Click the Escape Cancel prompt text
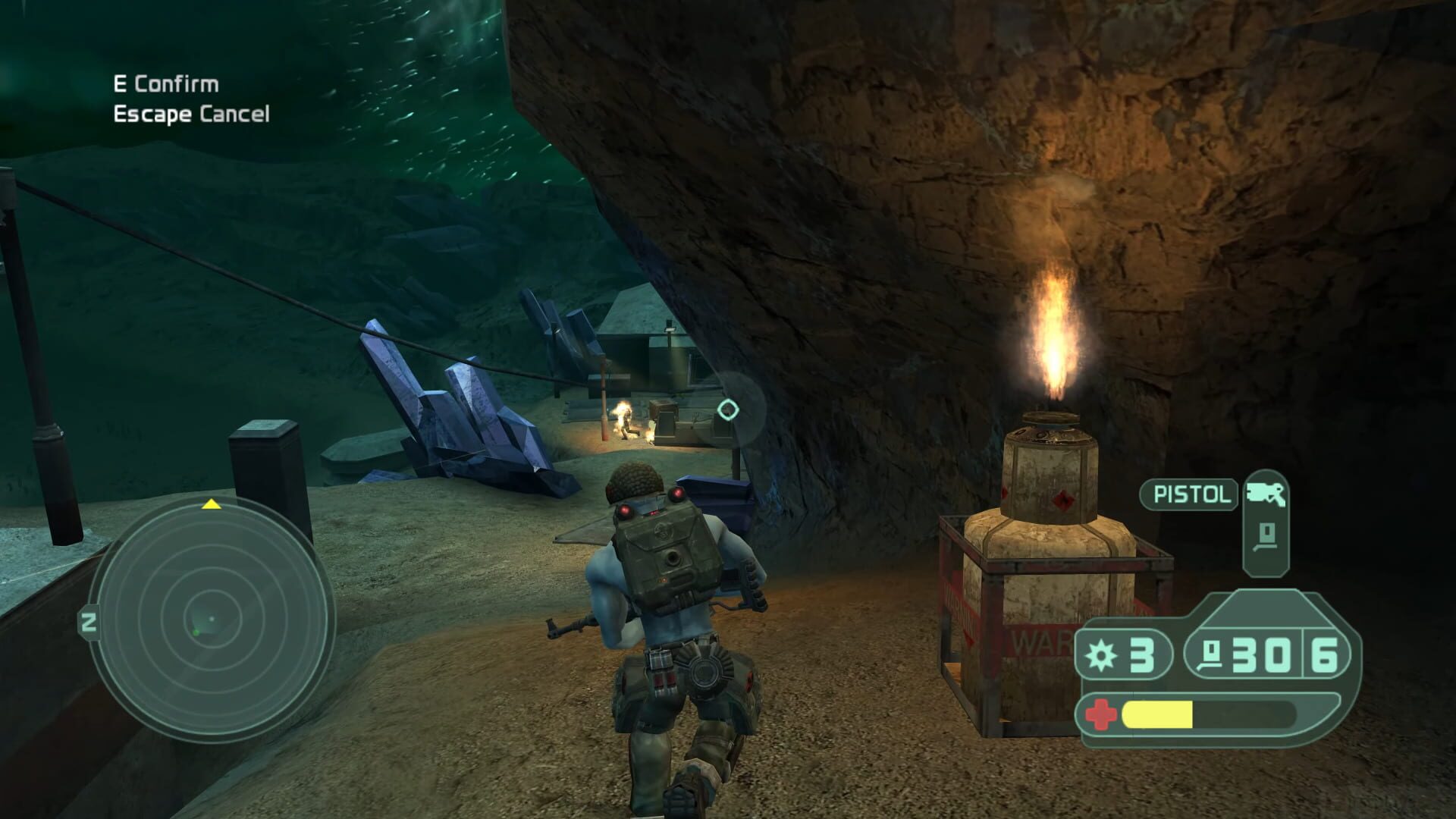The image size is (1456, 819). [x=192, y=115]
